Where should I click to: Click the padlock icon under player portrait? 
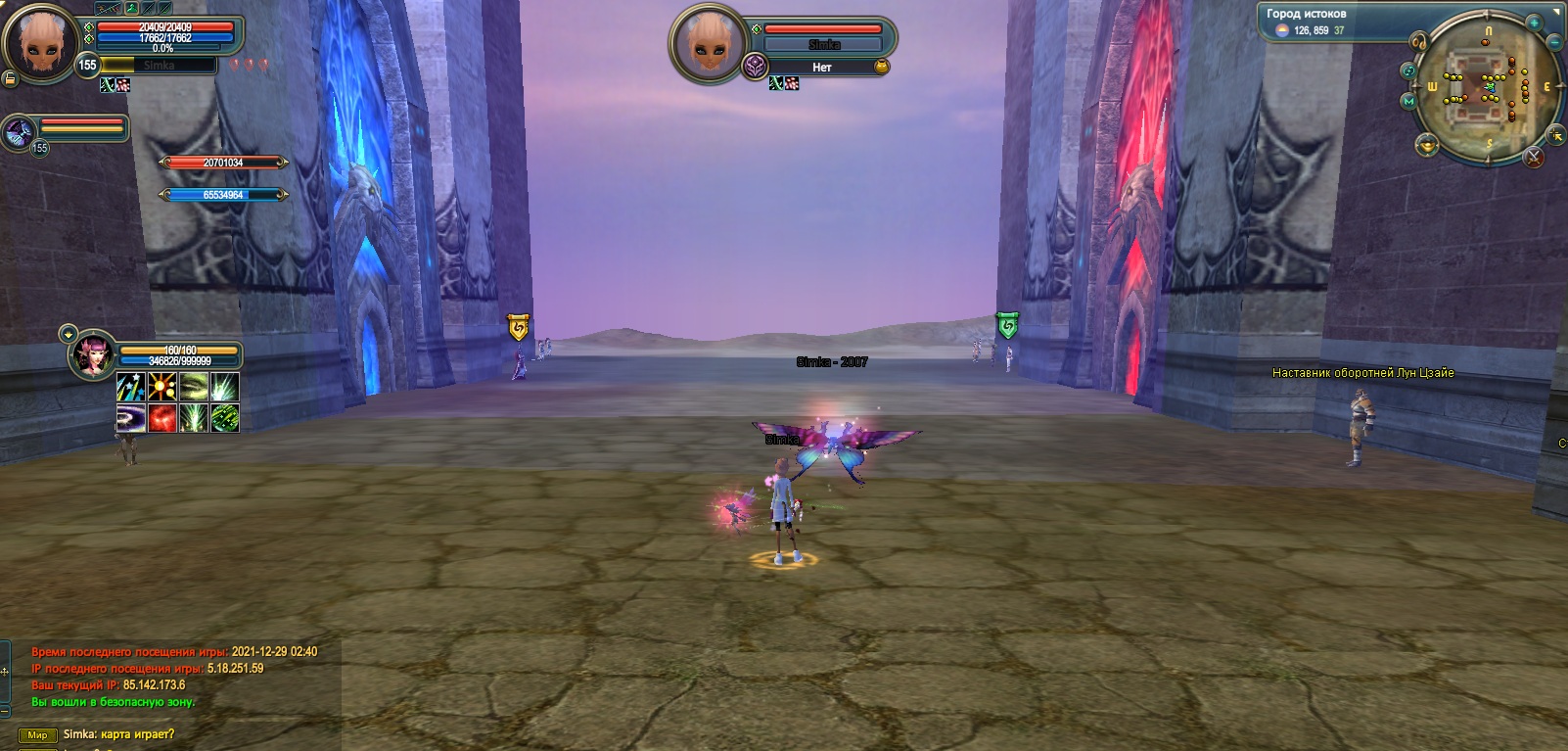tap(10, 78)
